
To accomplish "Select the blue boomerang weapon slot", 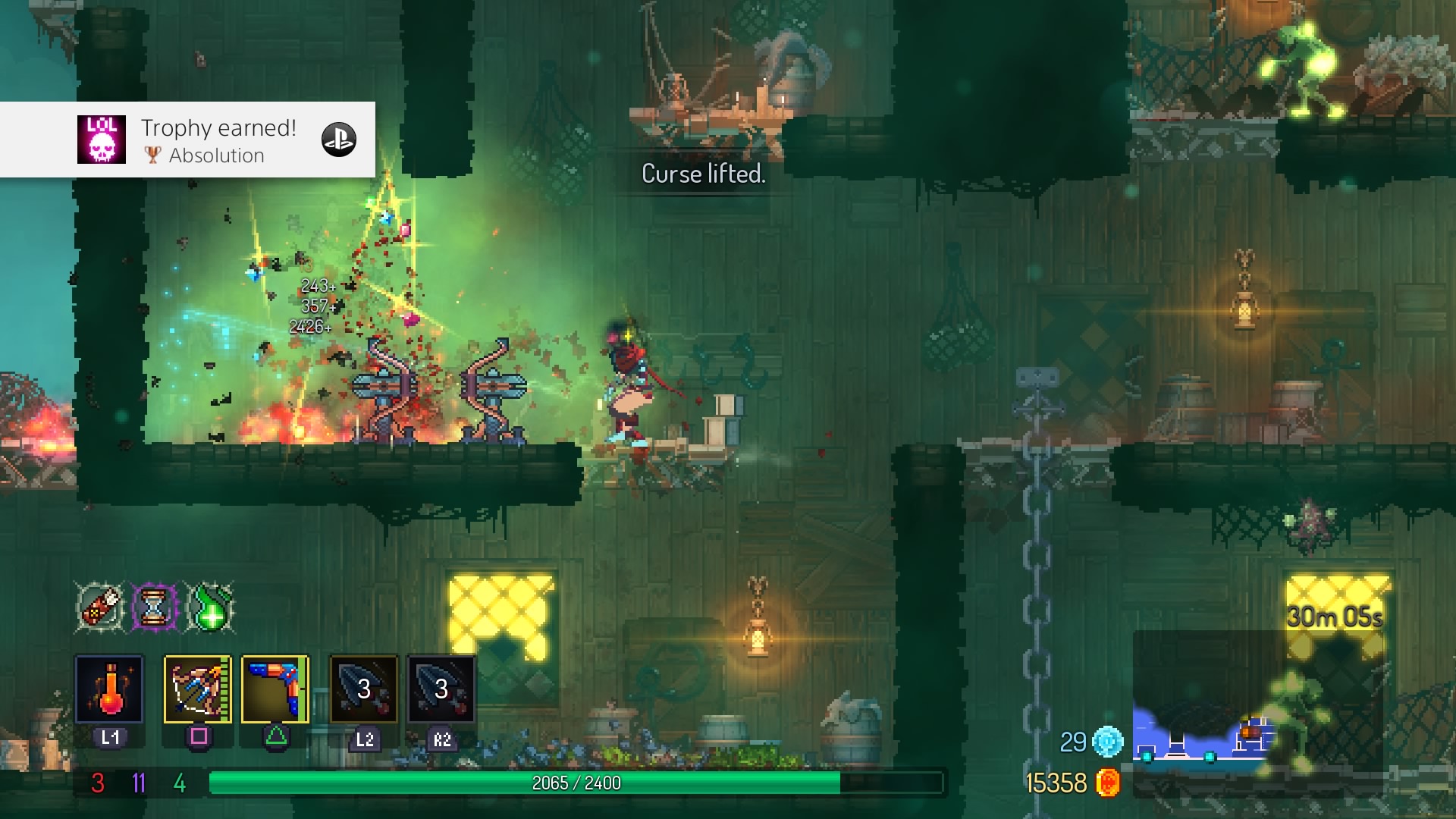I will 275,689.
